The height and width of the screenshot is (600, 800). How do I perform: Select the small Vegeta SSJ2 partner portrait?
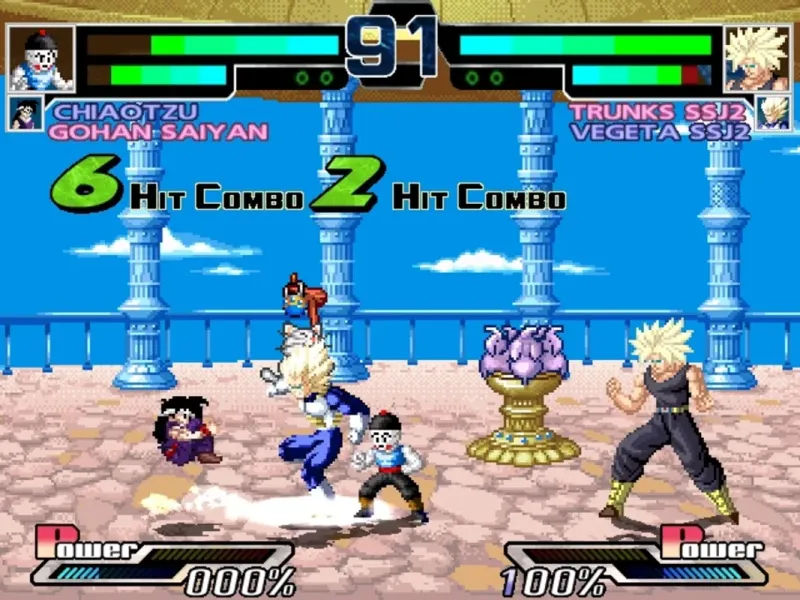[x=772, y=113]
